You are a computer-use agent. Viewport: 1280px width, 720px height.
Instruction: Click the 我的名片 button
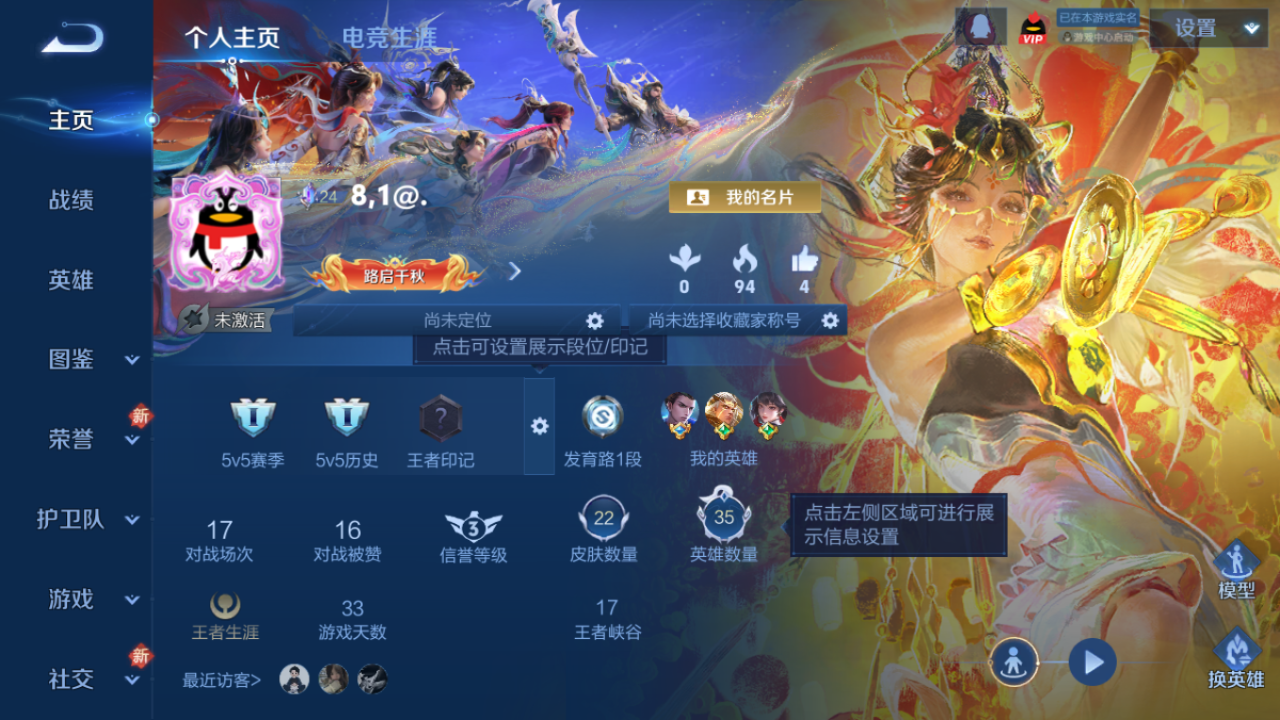tap(744, 197)
